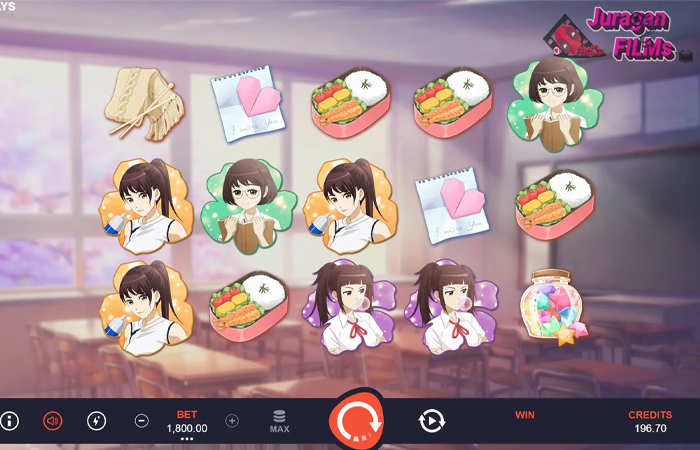Toggle the sound speaker icon
The width and height of the screenshot is (700, 450).
point(53,421)
